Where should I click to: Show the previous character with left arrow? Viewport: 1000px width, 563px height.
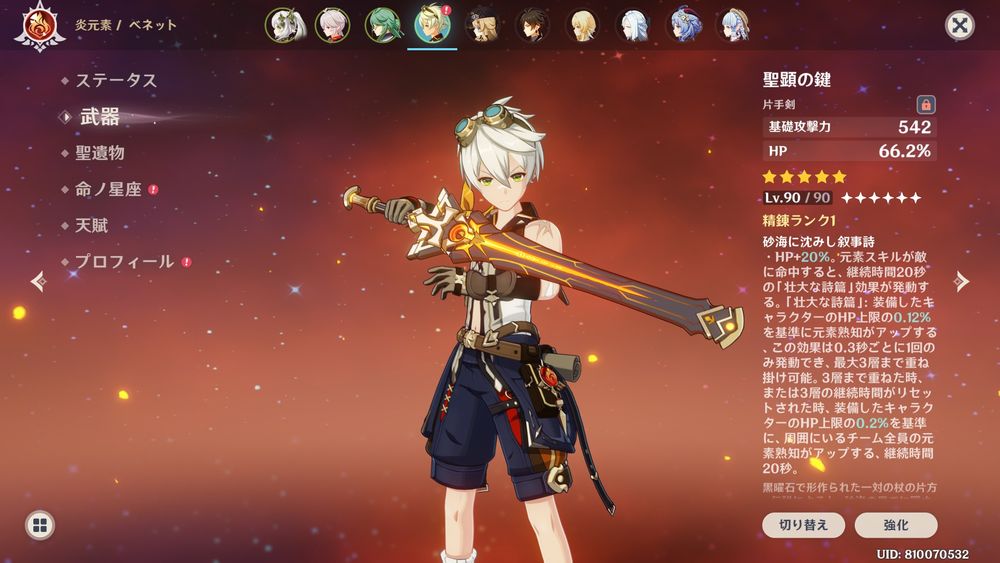38,281
